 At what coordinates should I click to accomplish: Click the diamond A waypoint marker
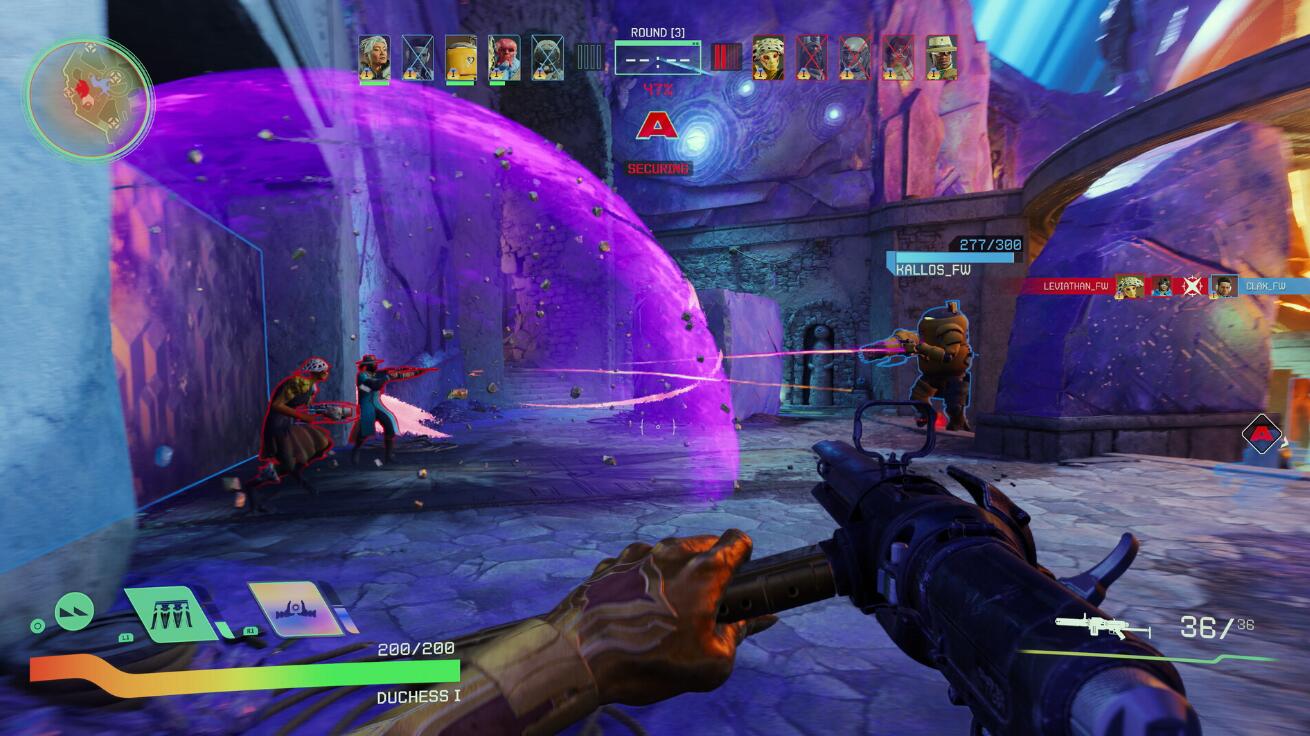click(1262, 434)
